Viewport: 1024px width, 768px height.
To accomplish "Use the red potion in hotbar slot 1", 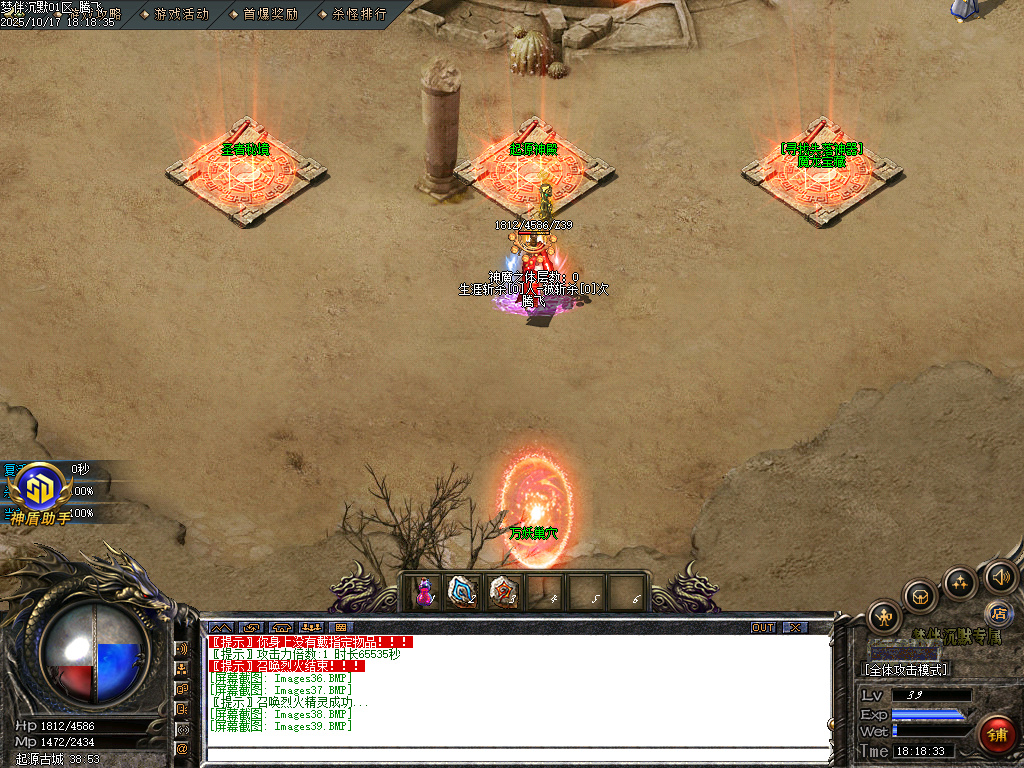I will 425,593.
